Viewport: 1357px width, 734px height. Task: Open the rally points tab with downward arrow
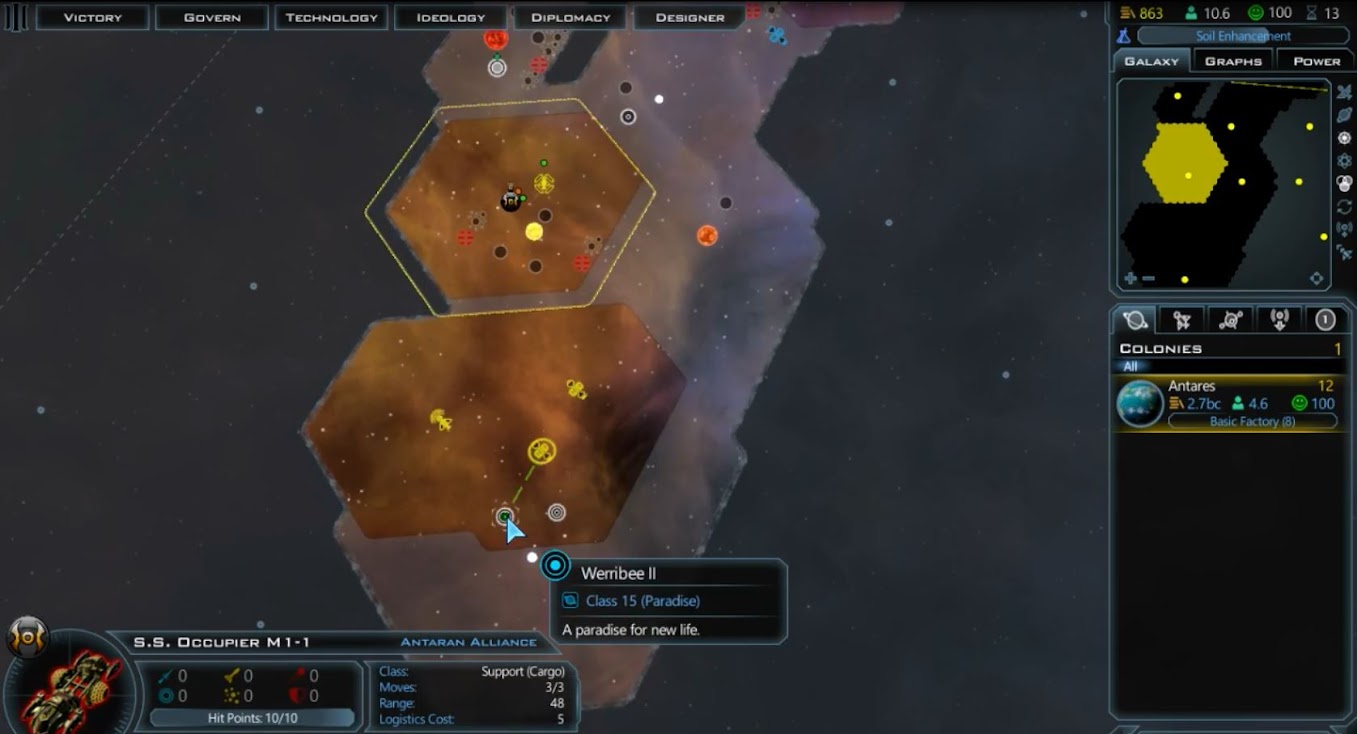(x=1279, y=320)
